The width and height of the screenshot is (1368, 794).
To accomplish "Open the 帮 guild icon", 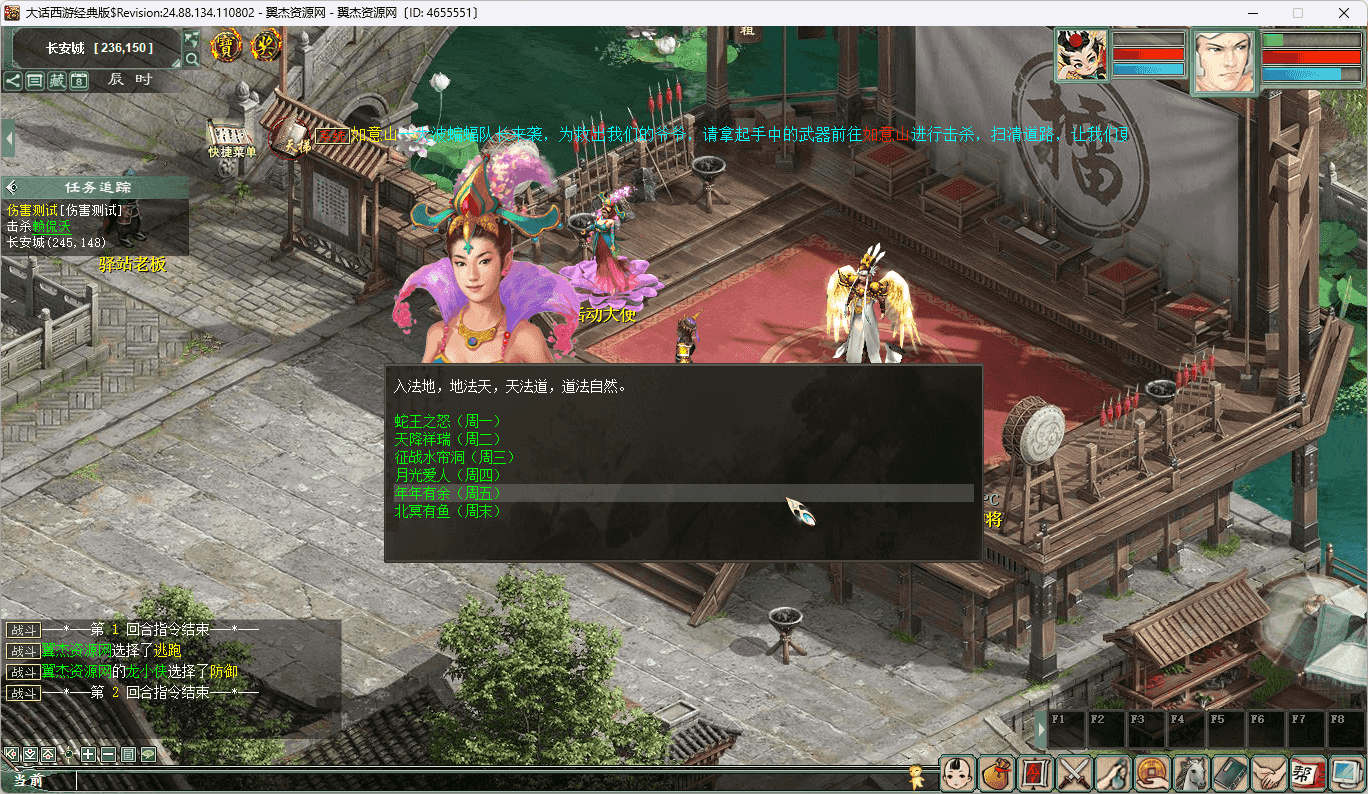I will coord(1307,774).
